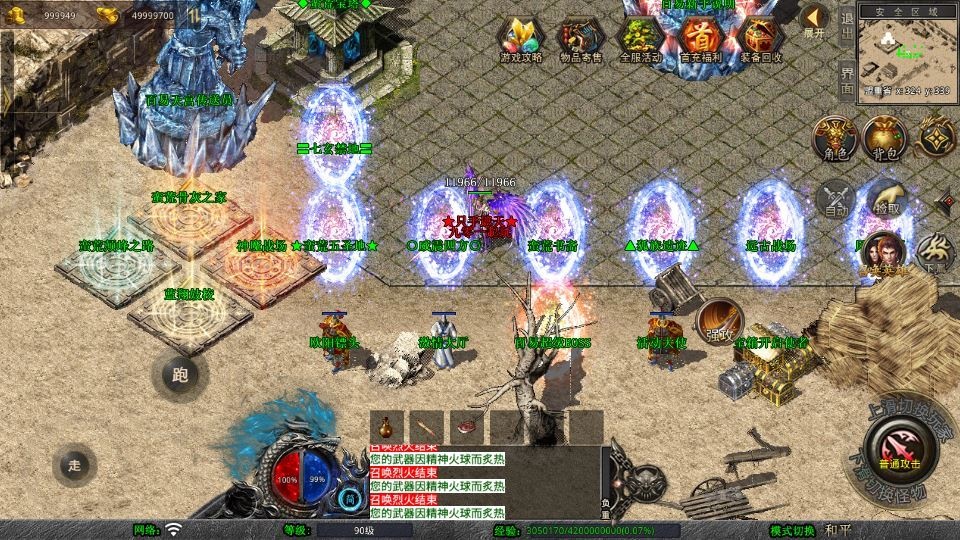Select the 走 walk movement button
Viewport: 960px width, 540px height.
(74, 464)
